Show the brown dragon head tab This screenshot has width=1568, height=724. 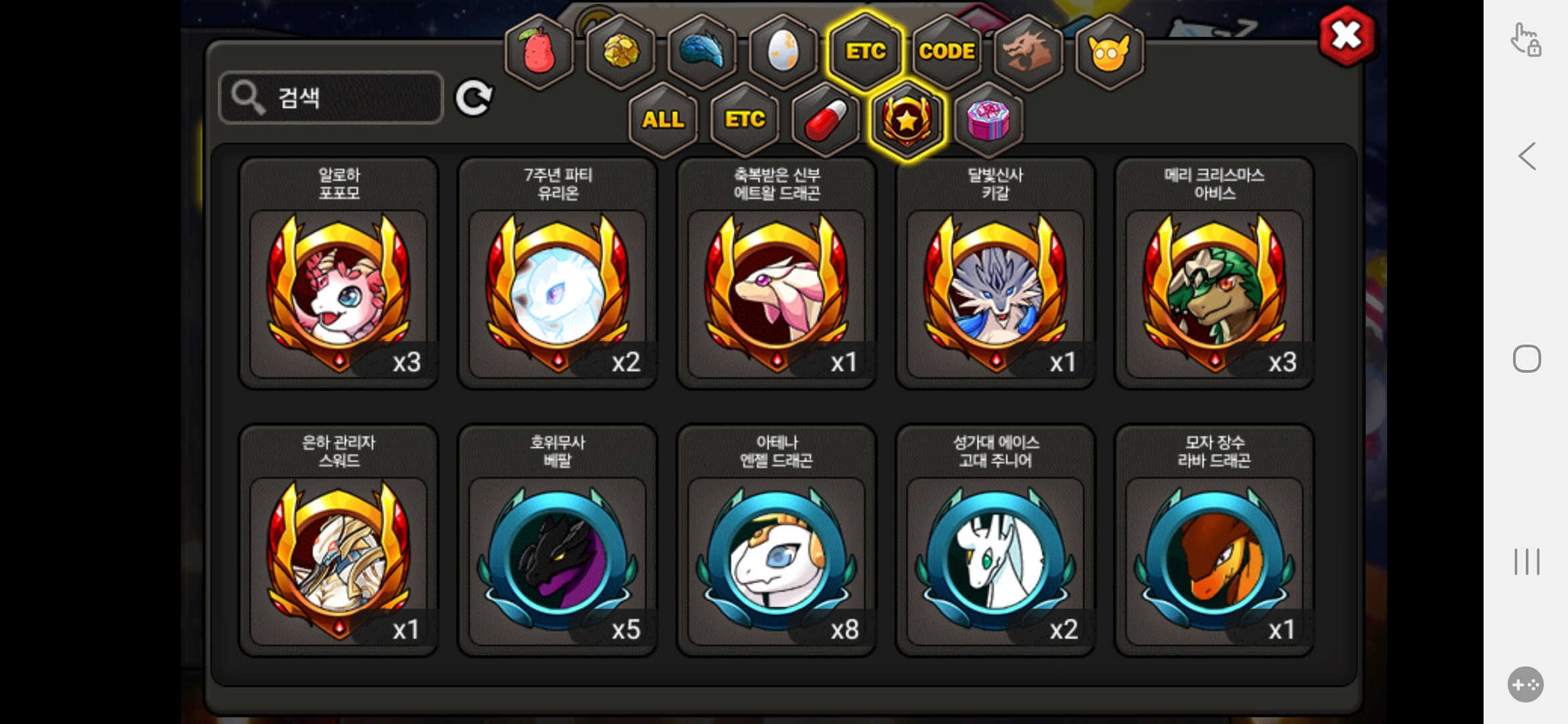(x=1028, y=52)
